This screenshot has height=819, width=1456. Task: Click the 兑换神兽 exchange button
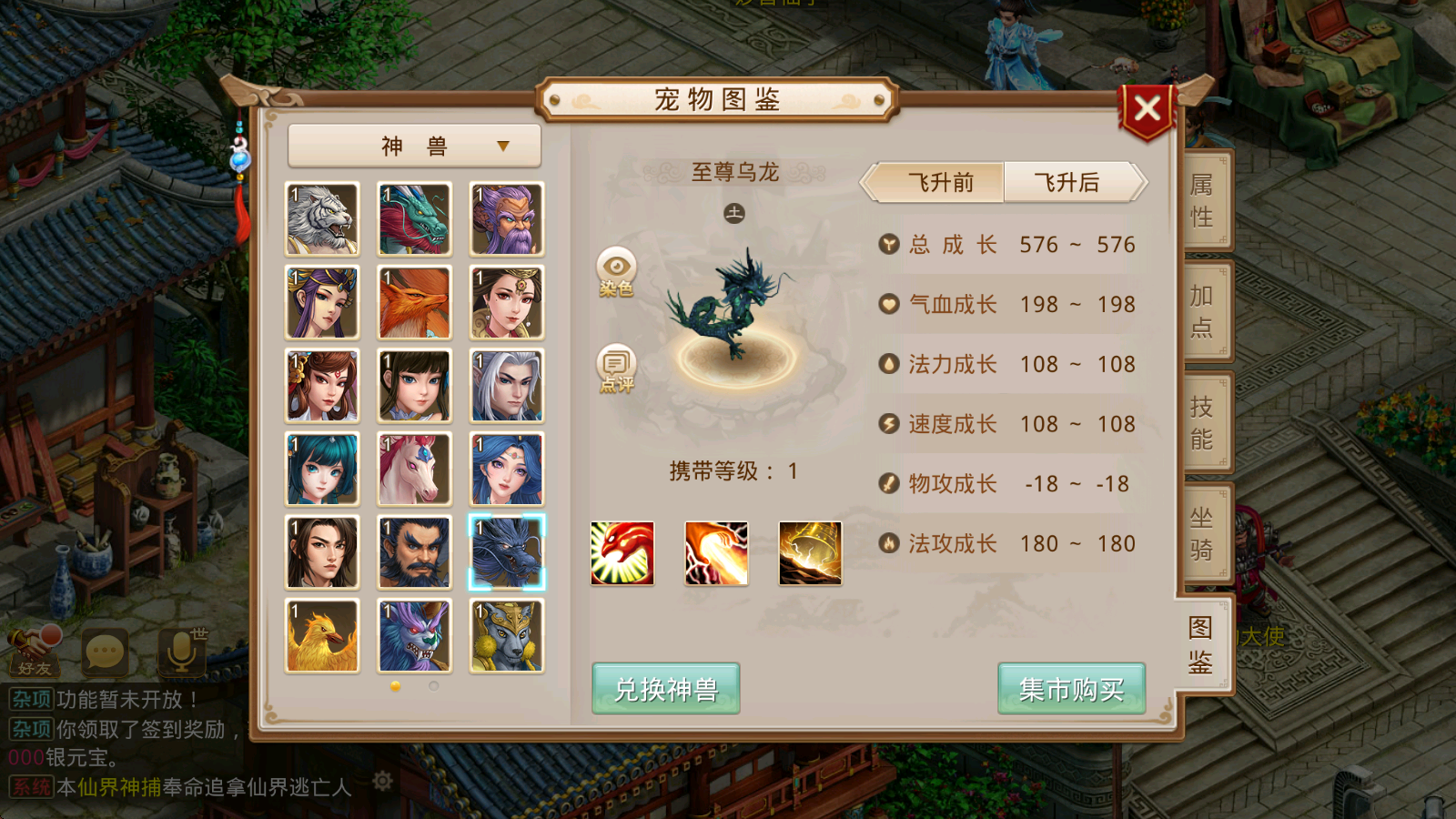664,690
